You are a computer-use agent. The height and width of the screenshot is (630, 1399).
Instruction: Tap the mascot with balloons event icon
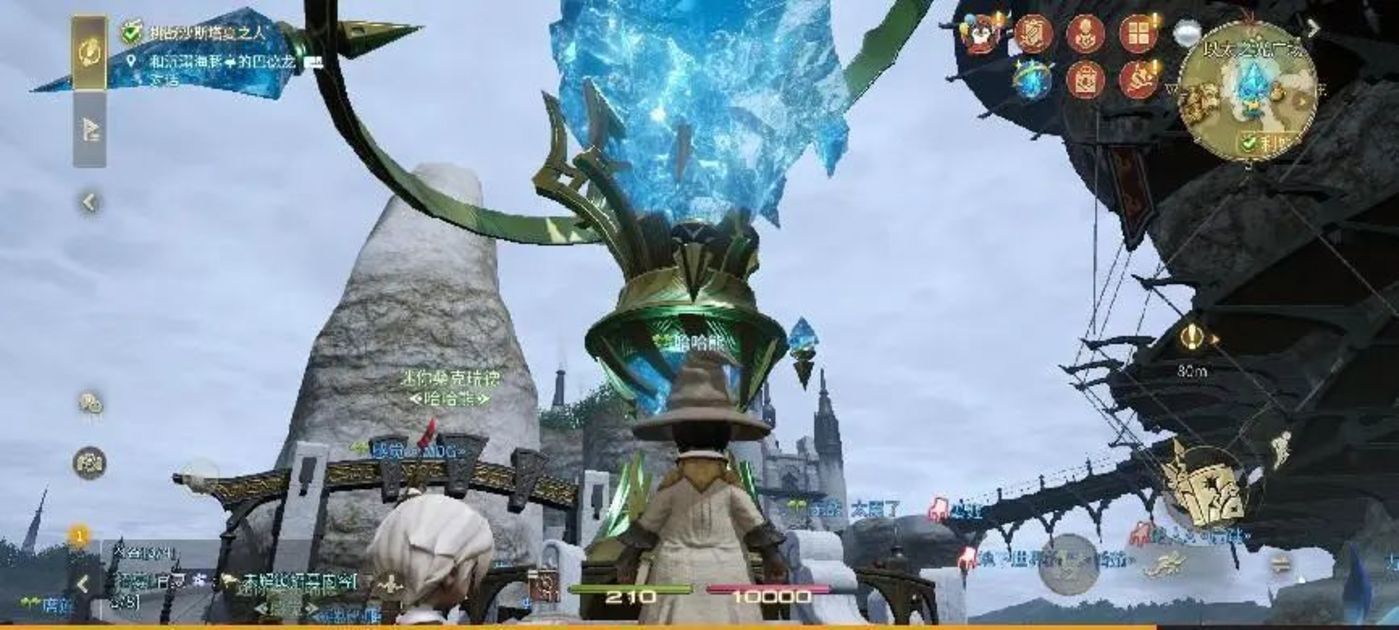pyautogui.click(x=981, y=34)
